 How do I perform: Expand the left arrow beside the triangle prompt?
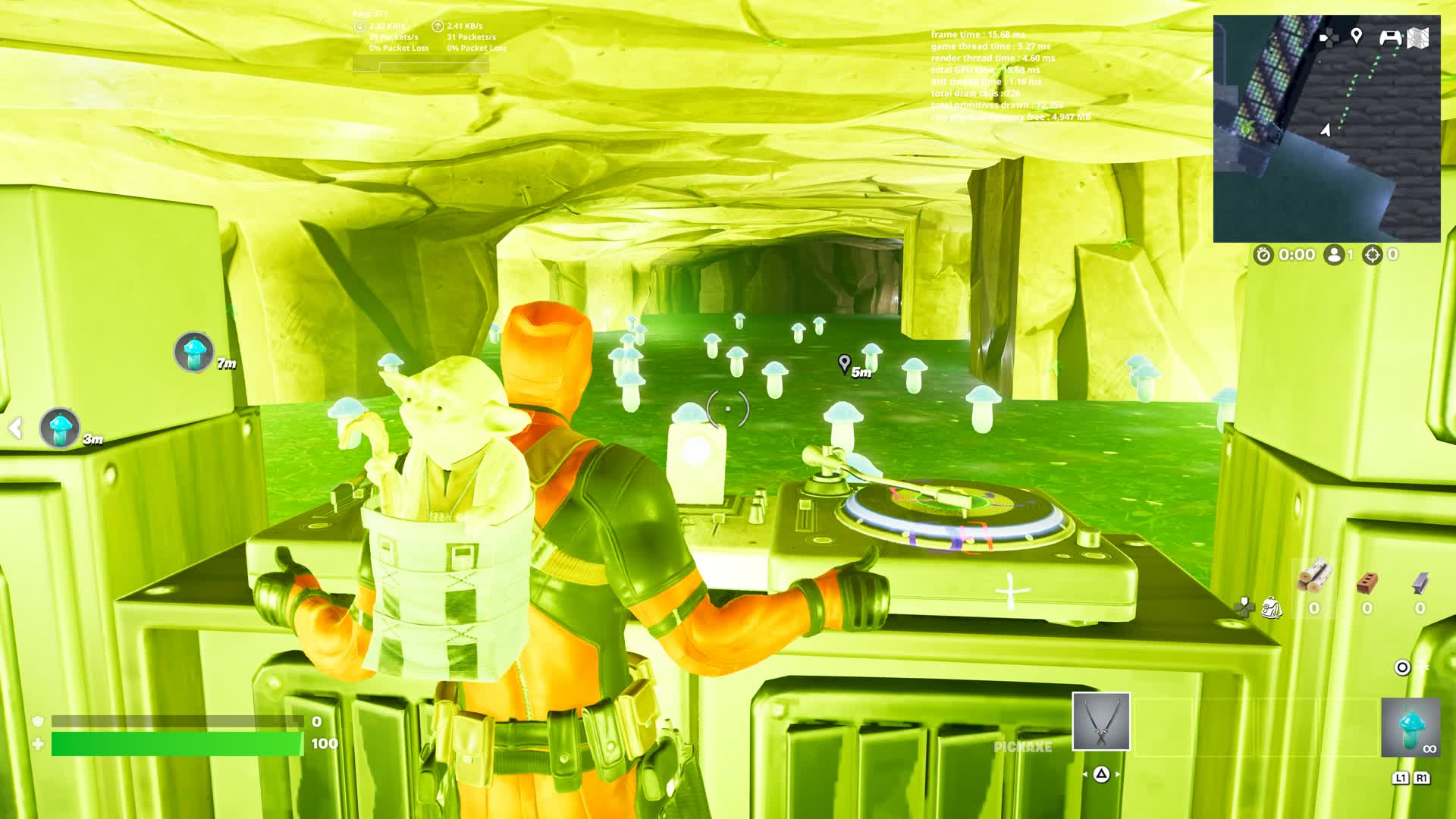pos(1086,774)
